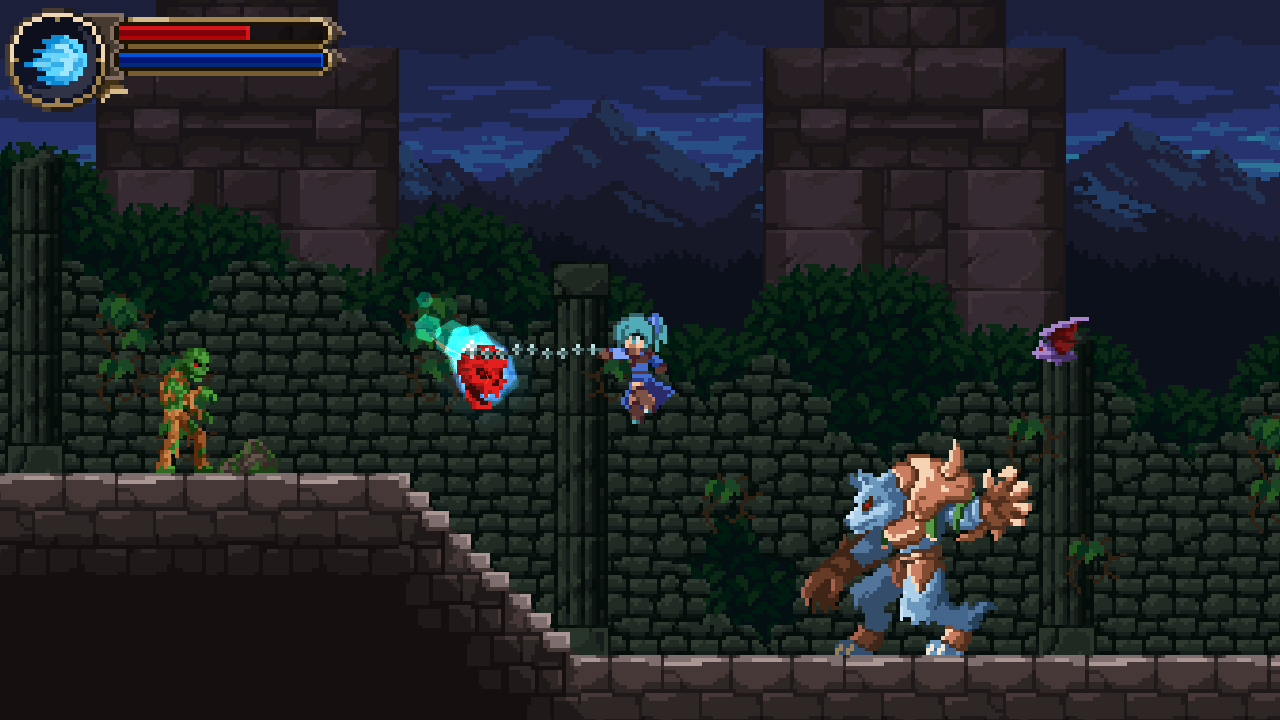Click the red health bar
1280x720 pixels.
tap(185, 33)
